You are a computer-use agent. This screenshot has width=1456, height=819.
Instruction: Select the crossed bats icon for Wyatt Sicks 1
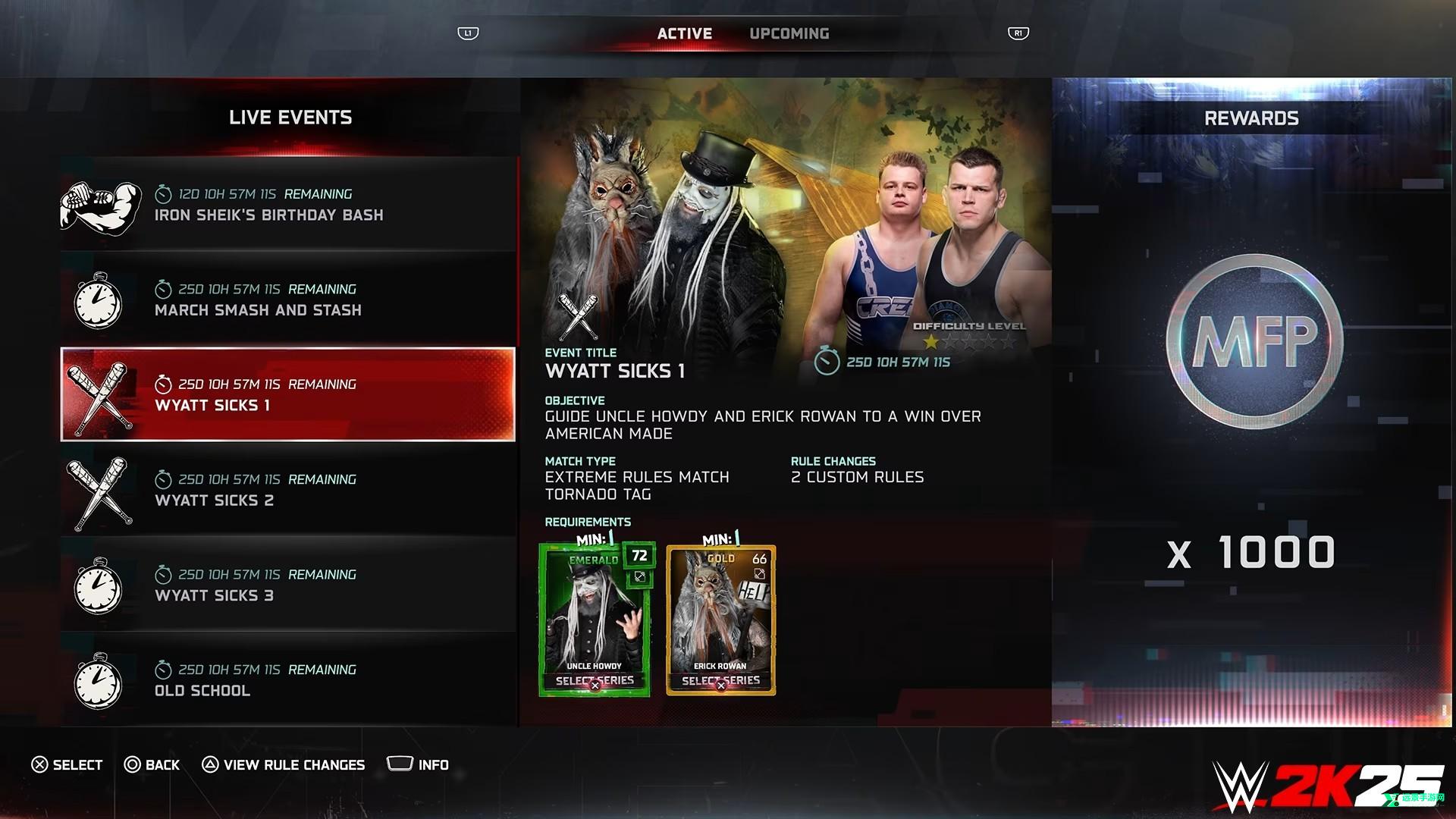coord(99,395)
